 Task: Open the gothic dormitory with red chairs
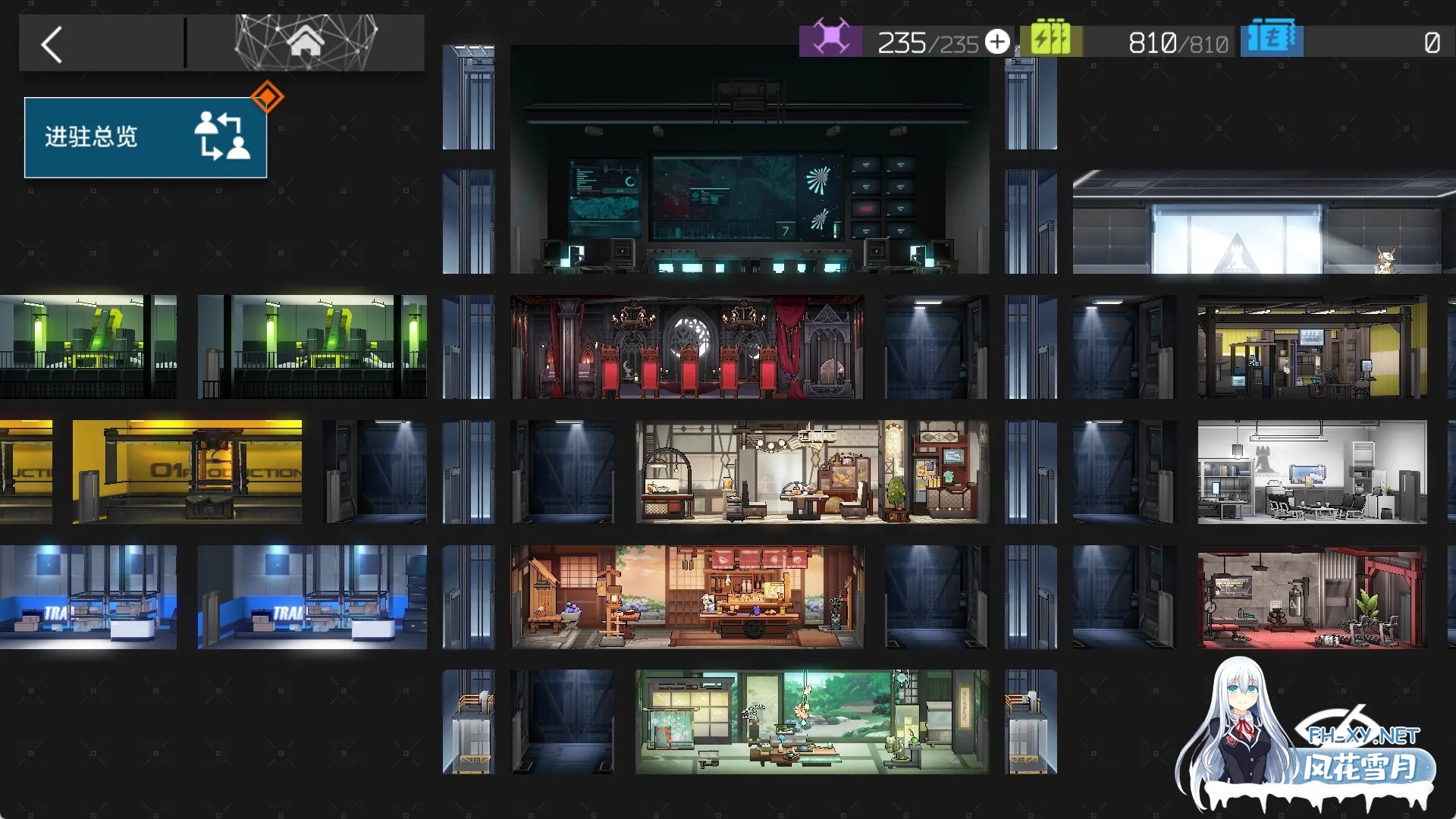(x=687, y=347)
